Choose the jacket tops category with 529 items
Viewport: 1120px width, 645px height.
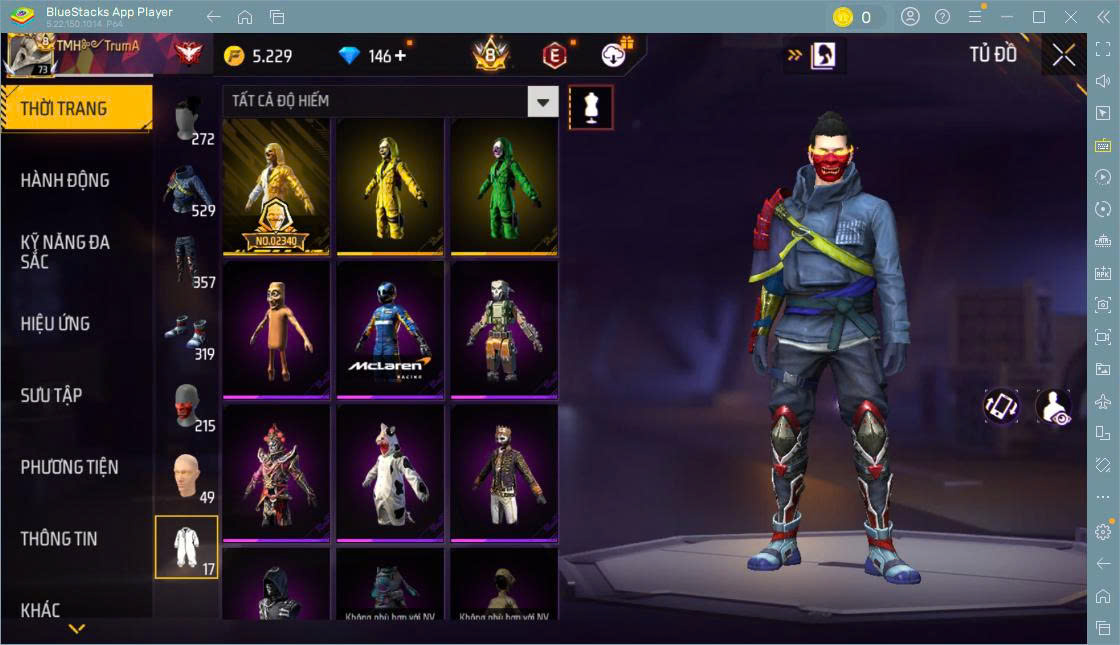pos(188,191)
